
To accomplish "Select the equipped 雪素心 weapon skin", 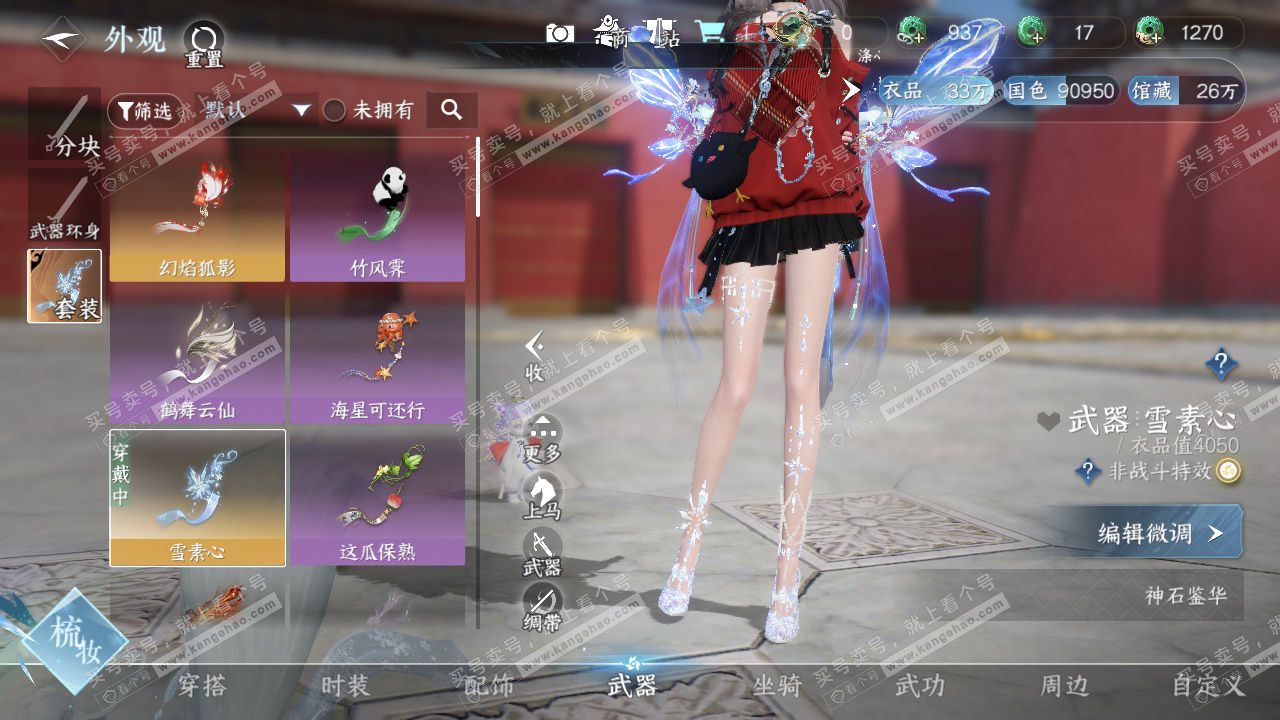I will pyautogui.click(x=197, y=497).
